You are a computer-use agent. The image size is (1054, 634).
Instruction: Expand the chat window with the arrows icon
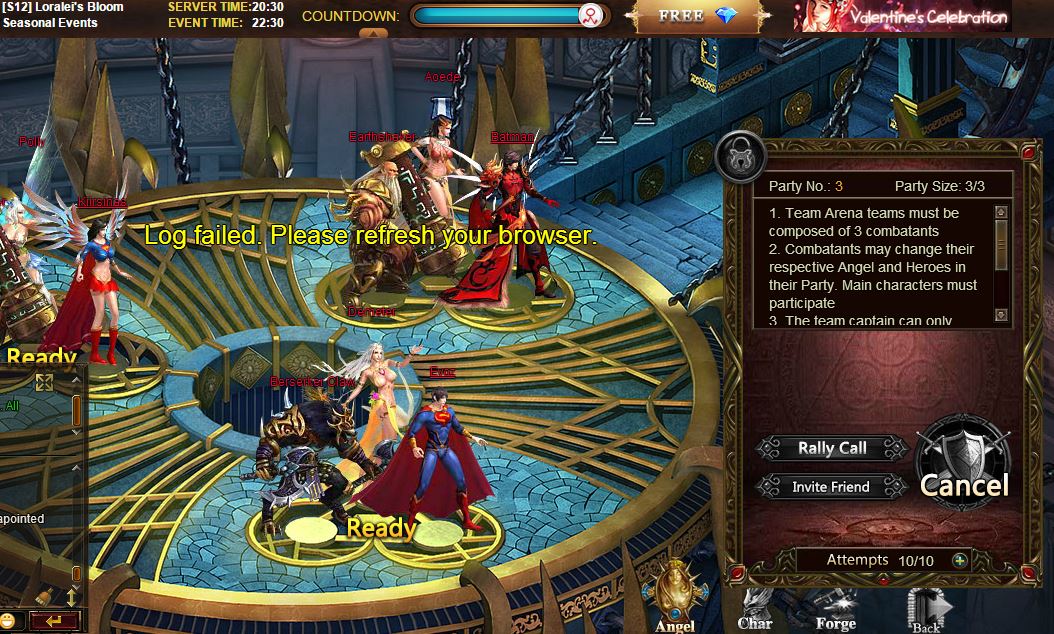(x=44, y=382)
